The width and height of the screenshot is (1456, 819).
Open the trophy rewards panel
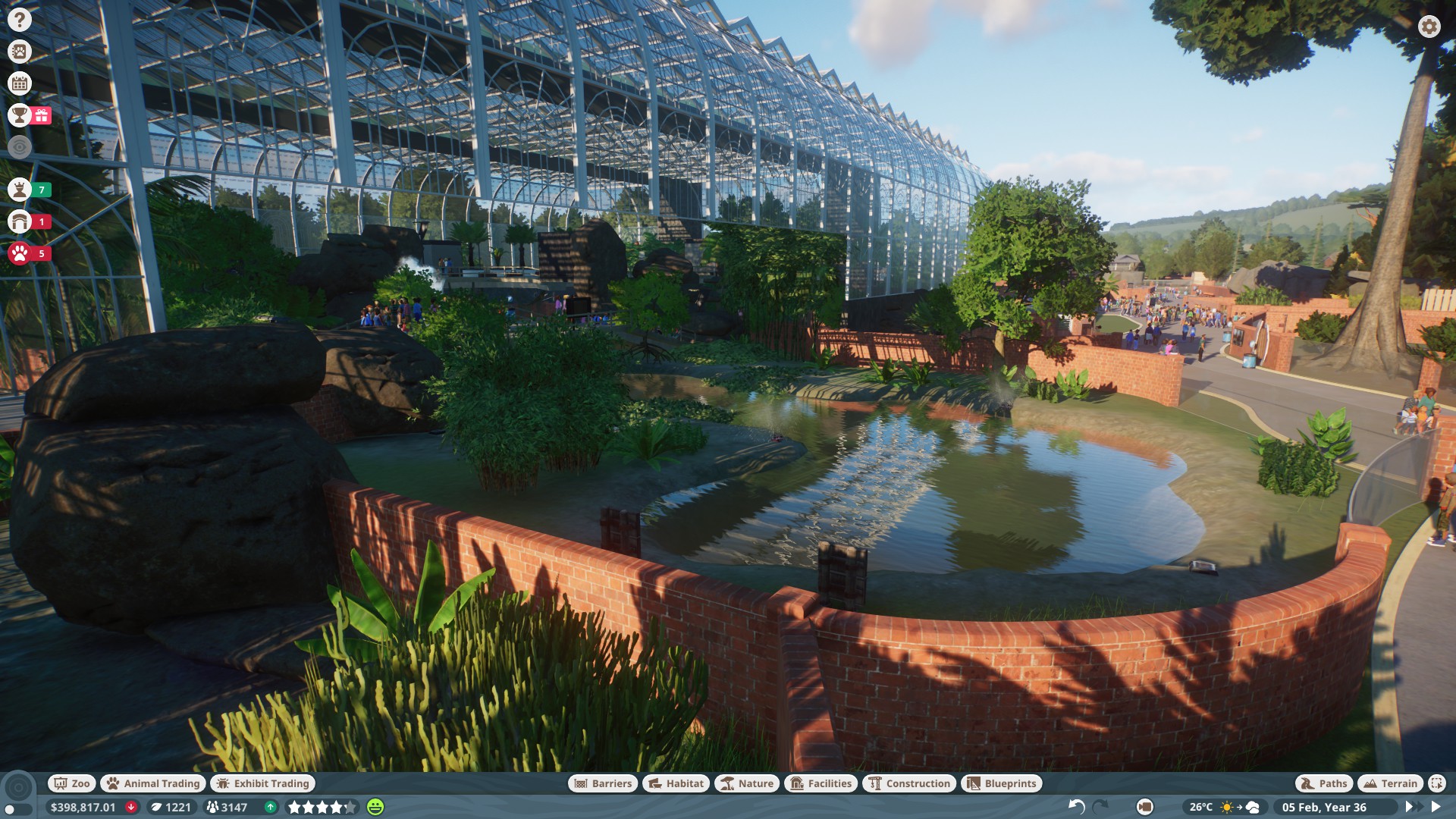[x=18, y=116]
